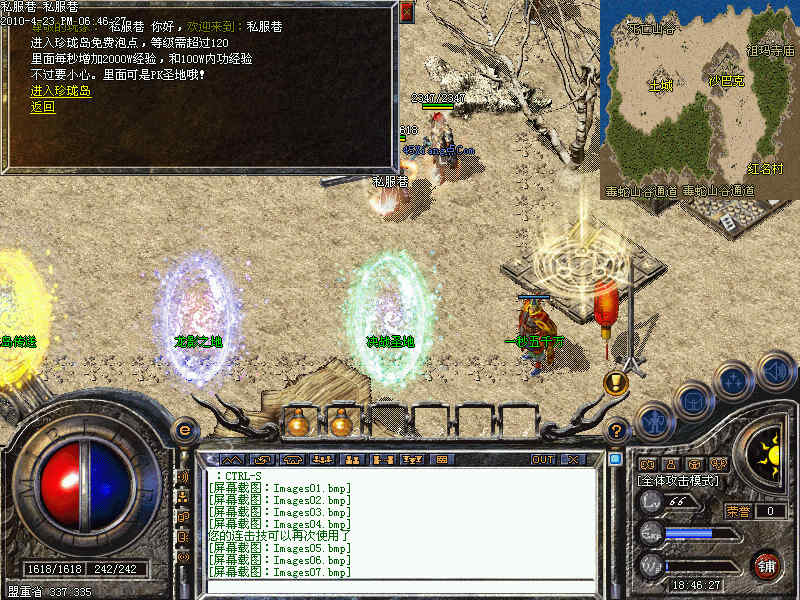Select the 返回 link in the dialogue
This screenshot has width=800, height=600.
[42, 106]
